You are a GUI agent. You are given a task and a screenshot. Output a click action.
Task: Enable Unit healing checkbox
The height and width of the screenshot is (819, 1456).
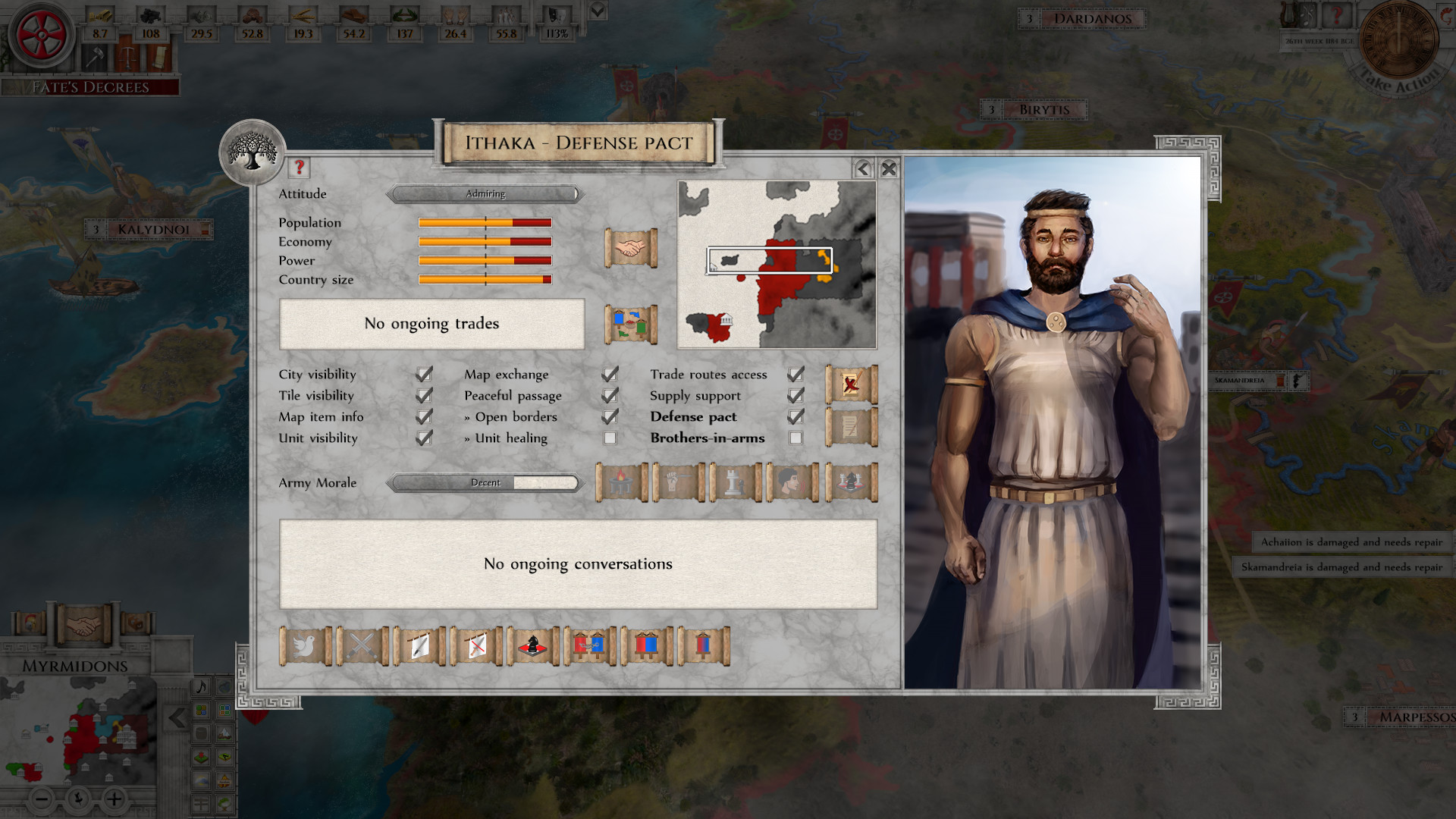click(610, 438)
